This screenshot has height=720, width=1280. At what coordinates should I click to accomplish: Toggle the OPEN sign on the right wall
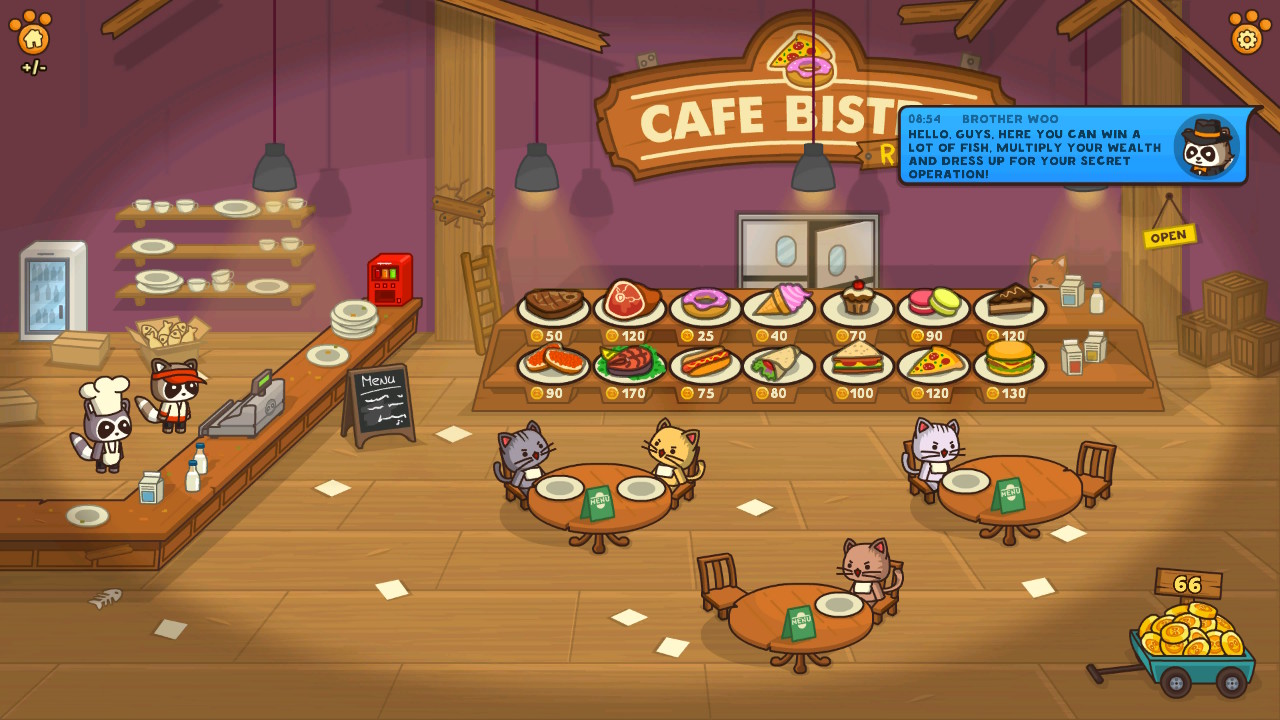(x=1168, y=235)
